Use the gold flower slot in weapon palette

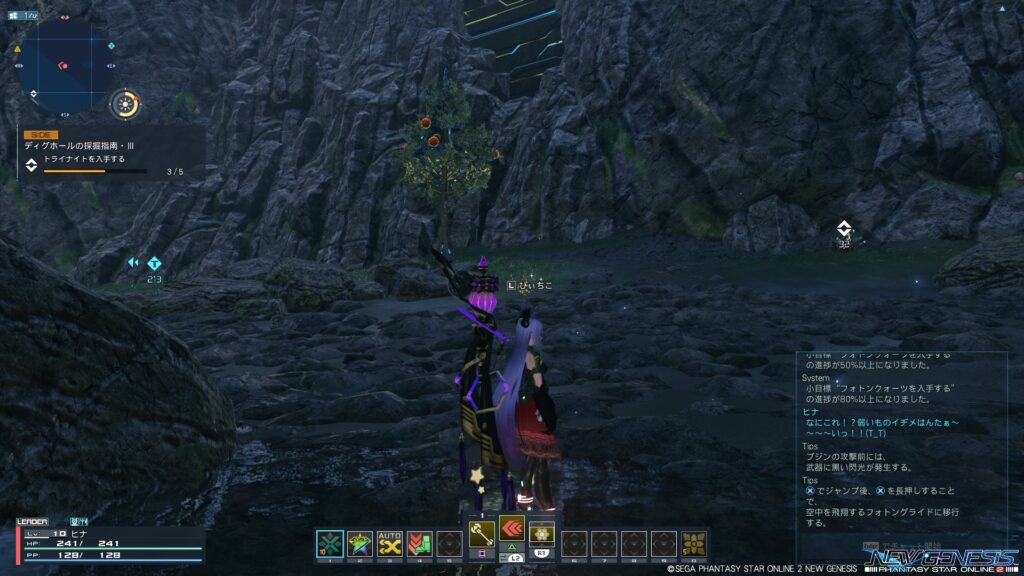pyautogui.click(x=542, y=530)
